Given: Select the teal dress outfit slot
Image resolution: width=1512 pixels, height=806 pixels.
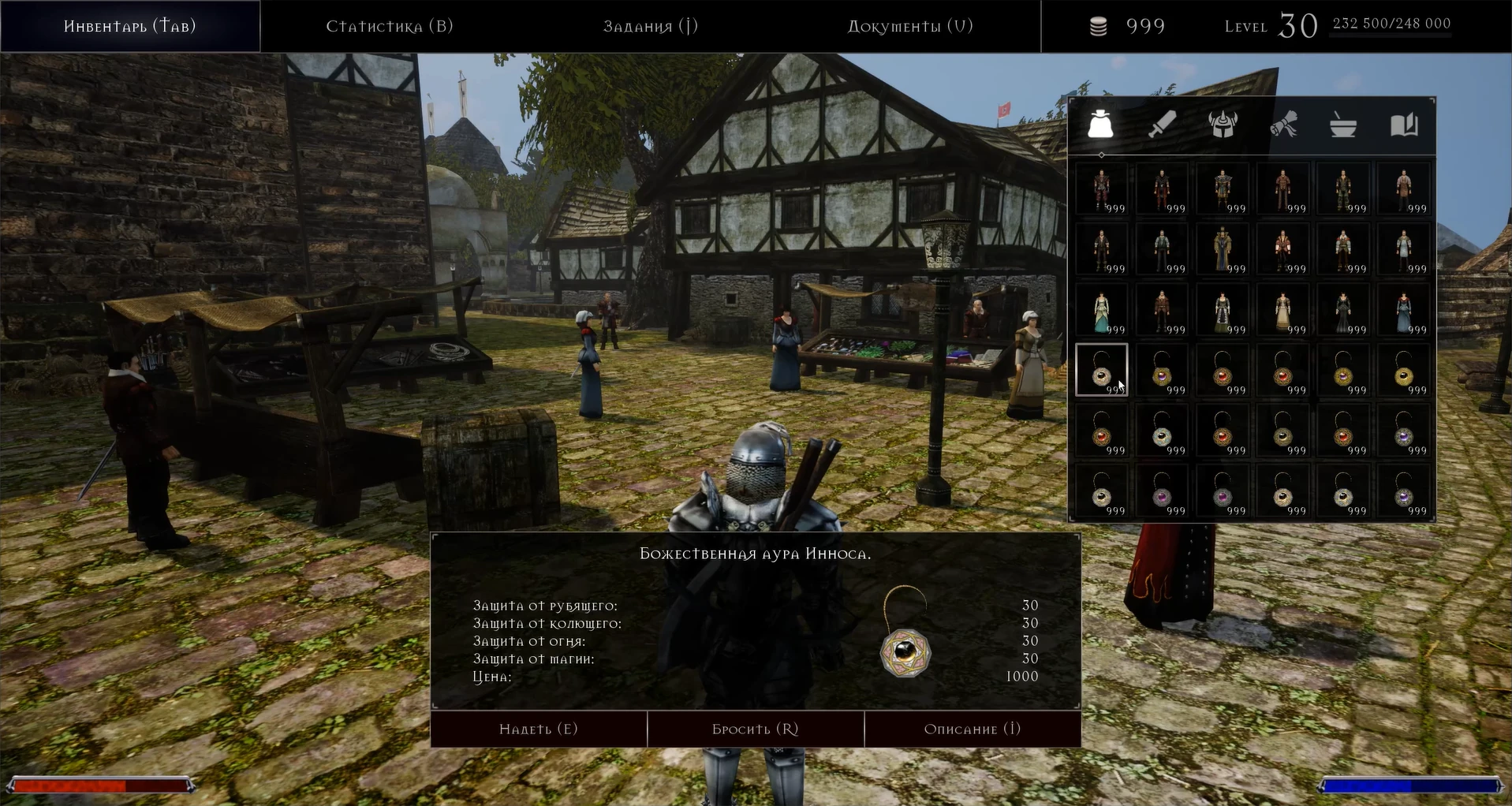Looking at the screenshot, I should pos(1101,310).
